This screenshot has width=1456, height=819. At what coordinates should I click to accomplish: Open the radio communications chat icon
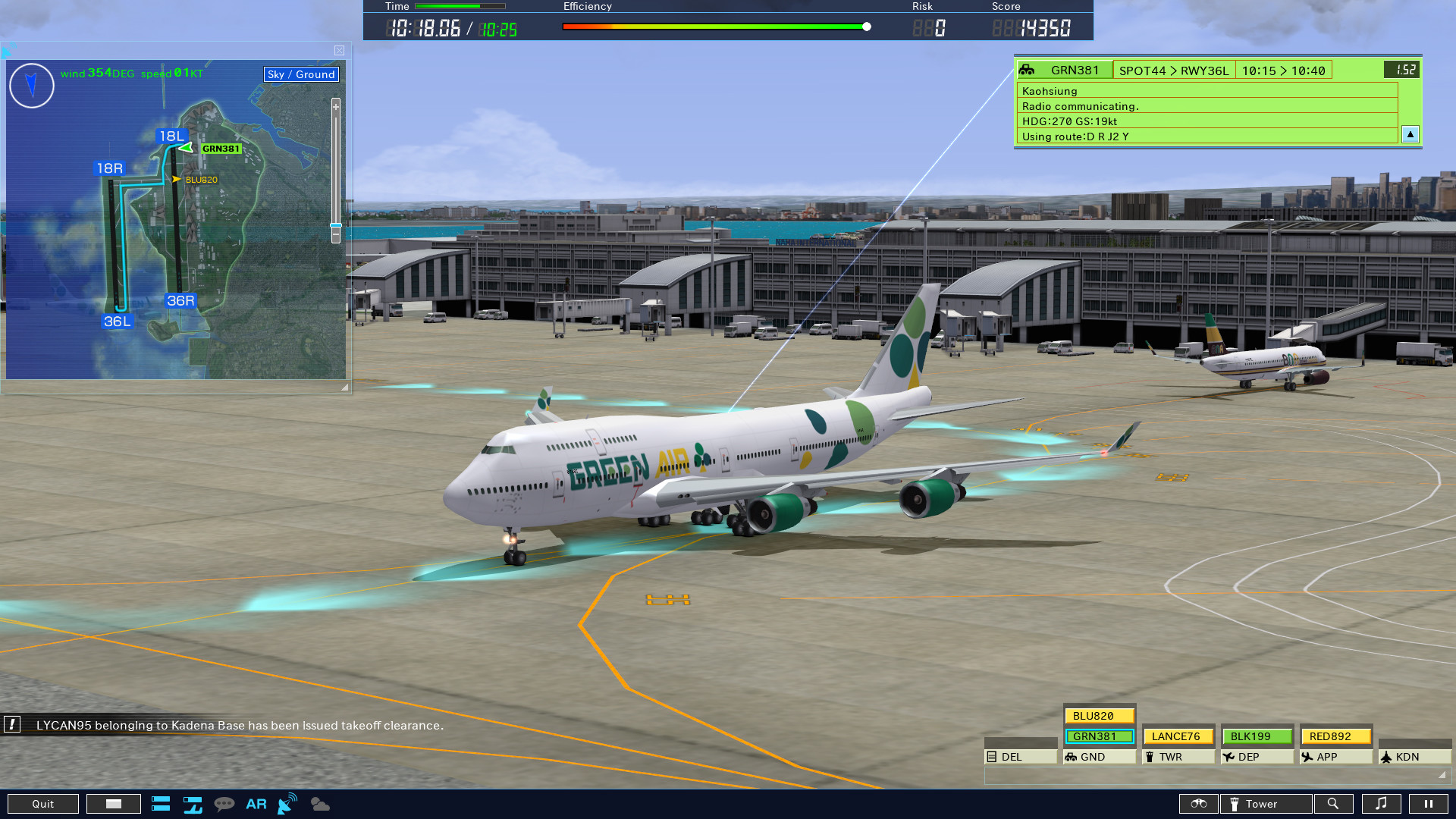pos(225,803)
